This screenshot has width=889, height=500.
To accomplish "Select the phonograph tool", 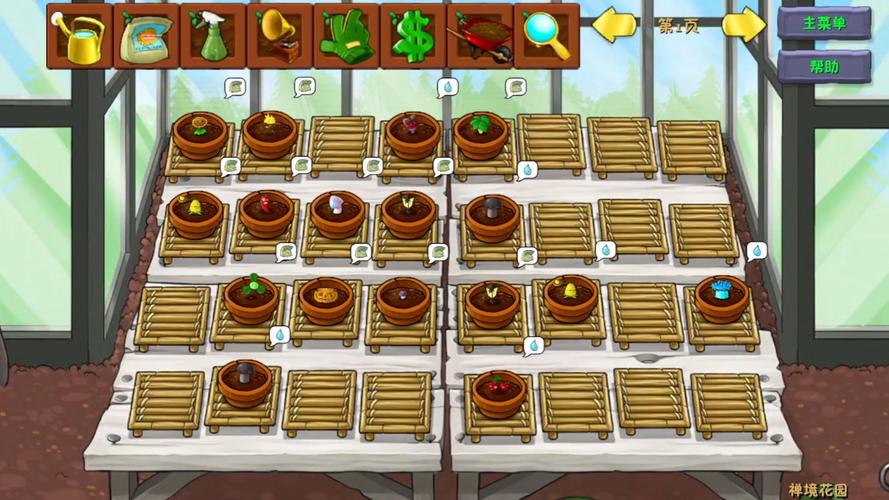I will tap(280, 35).
